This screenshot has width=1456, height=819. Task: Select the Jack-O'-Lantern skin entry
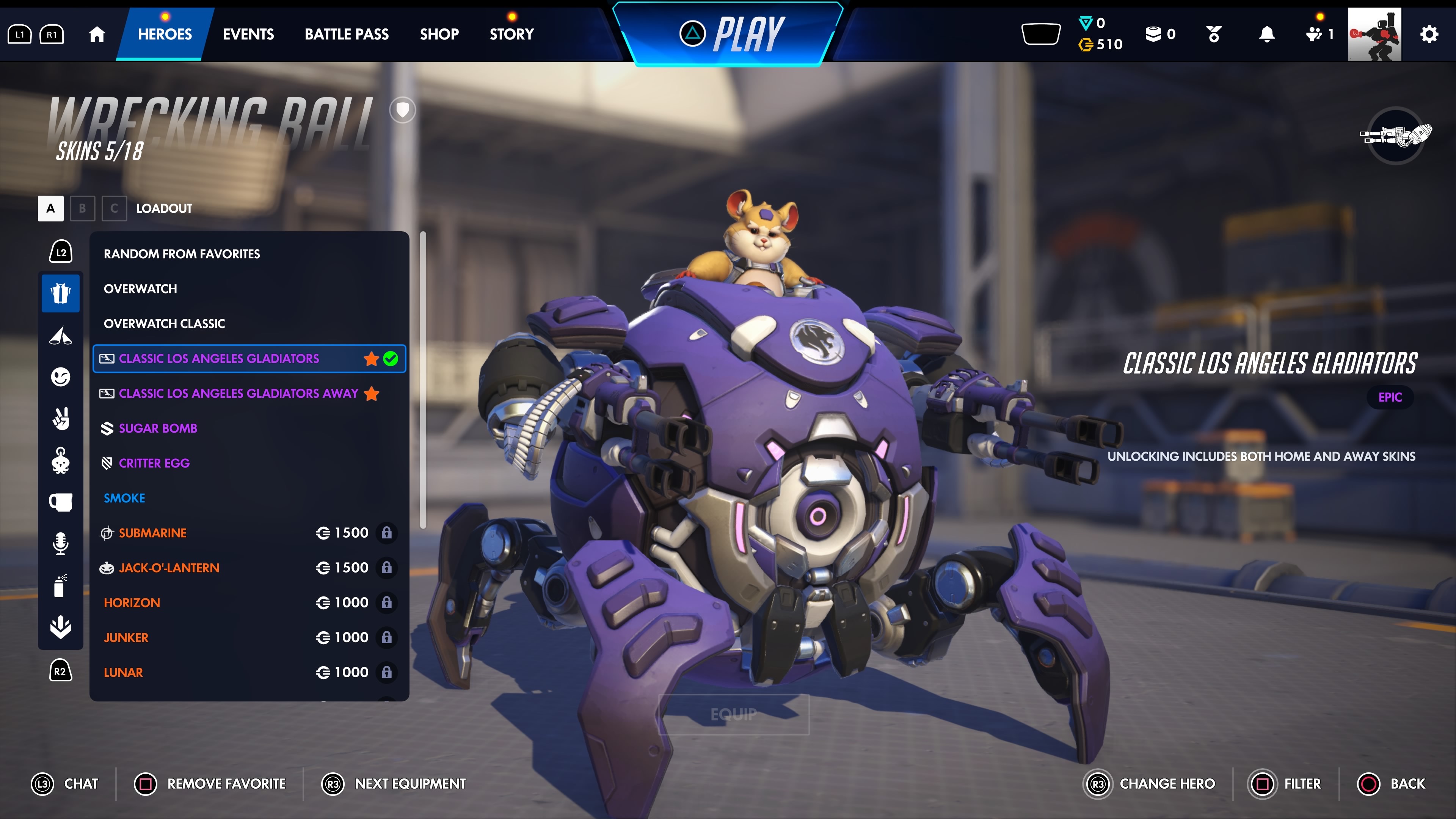168,568
